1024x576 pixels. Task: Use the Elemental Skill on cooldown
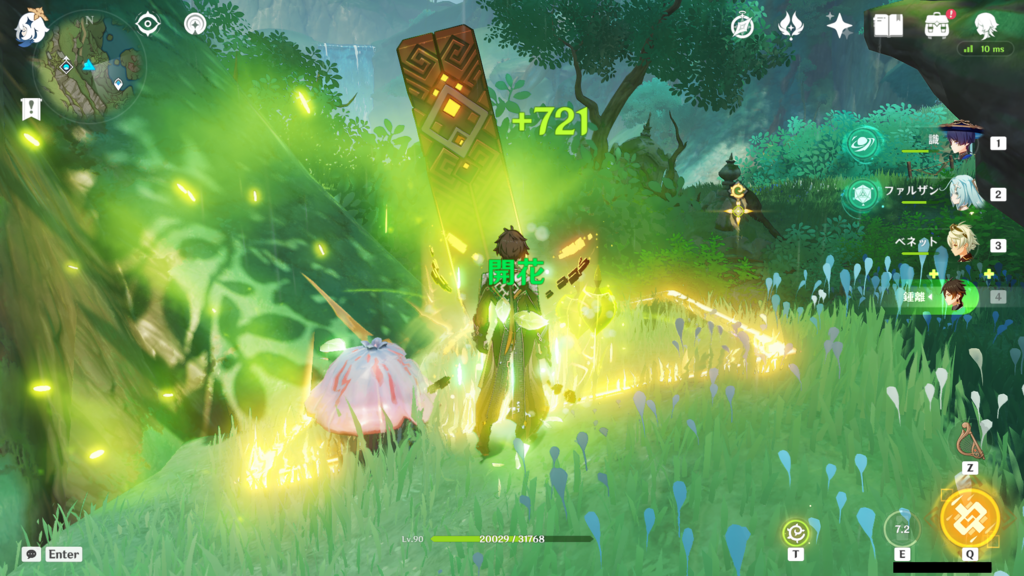pyautogui.click(x=901, y=529)
